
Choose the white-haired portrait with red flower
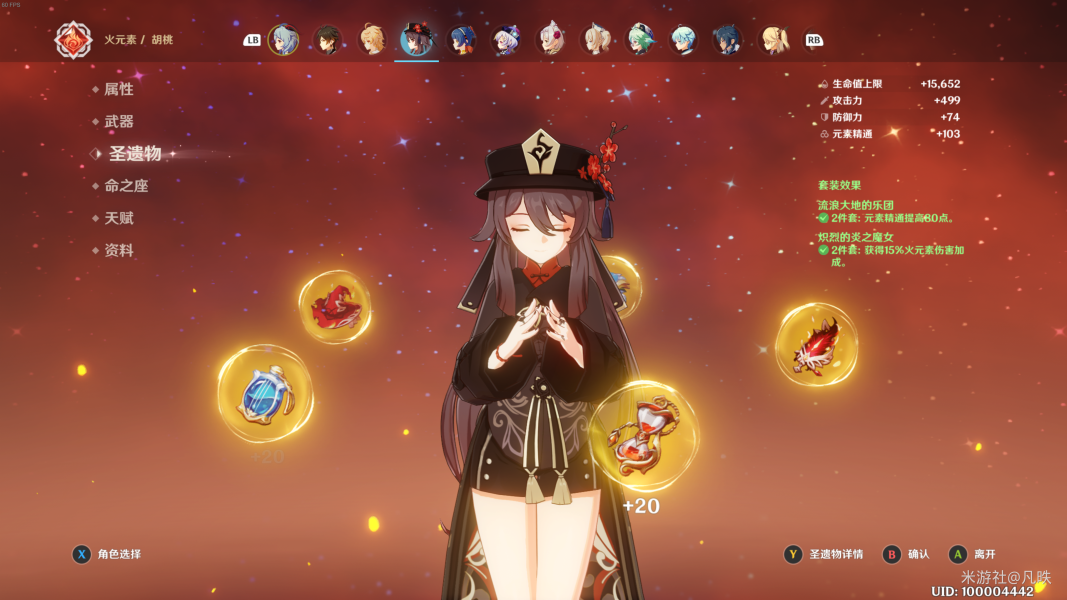click(551, 40)
